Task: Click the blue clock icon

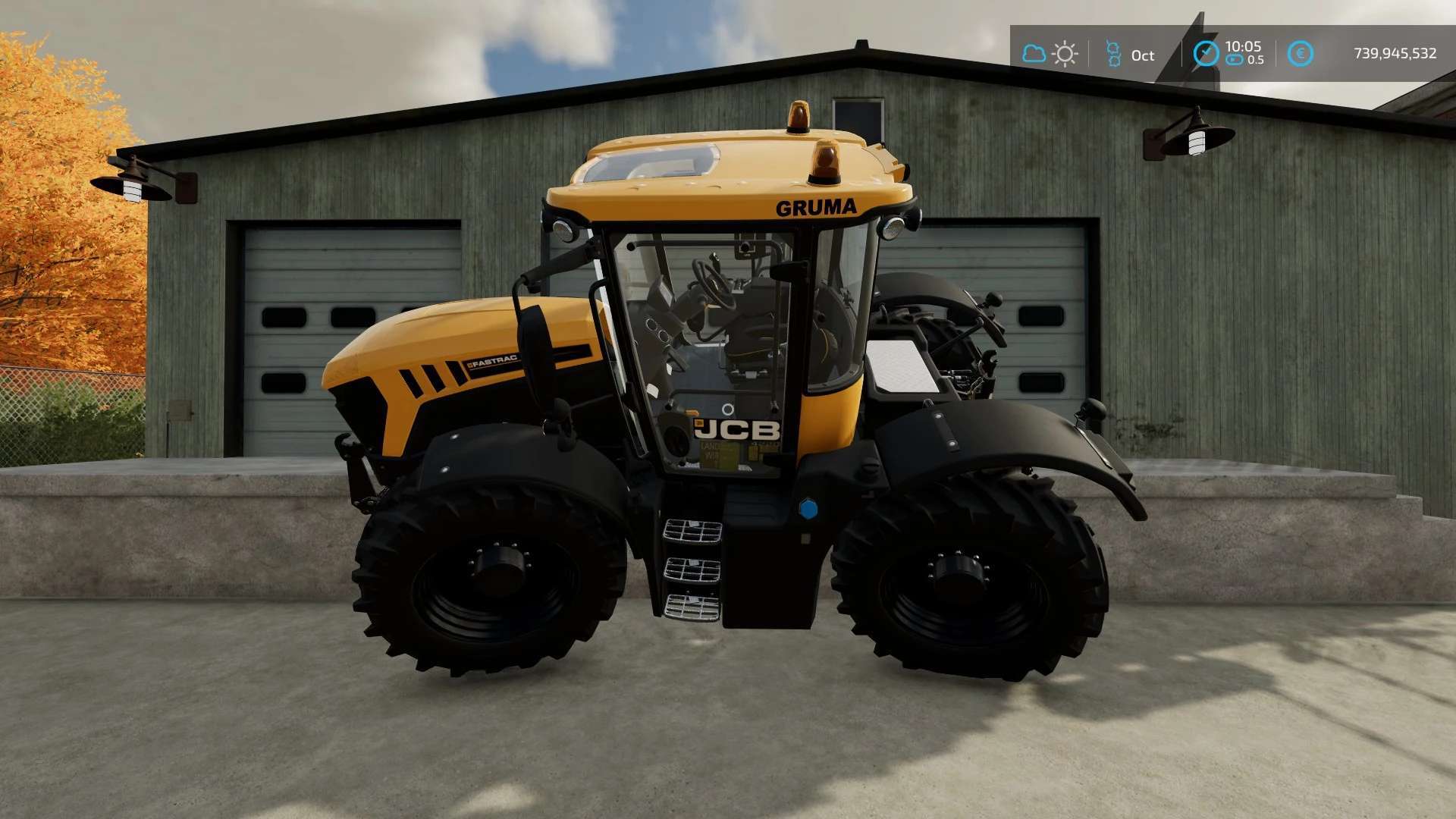Action: pyautogui.click(x=1206, y=53)
